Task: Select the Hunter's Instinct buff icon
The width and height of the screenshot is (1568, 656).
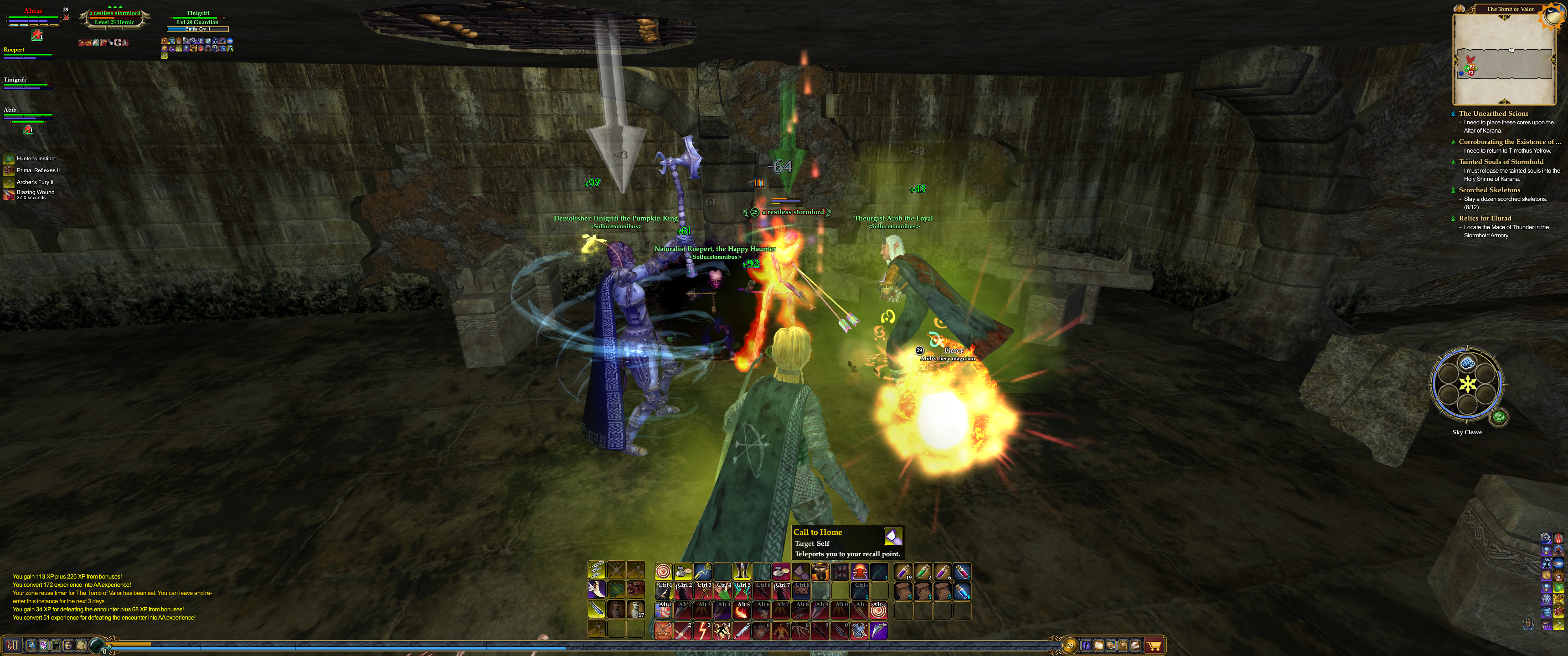Action: 9,159
